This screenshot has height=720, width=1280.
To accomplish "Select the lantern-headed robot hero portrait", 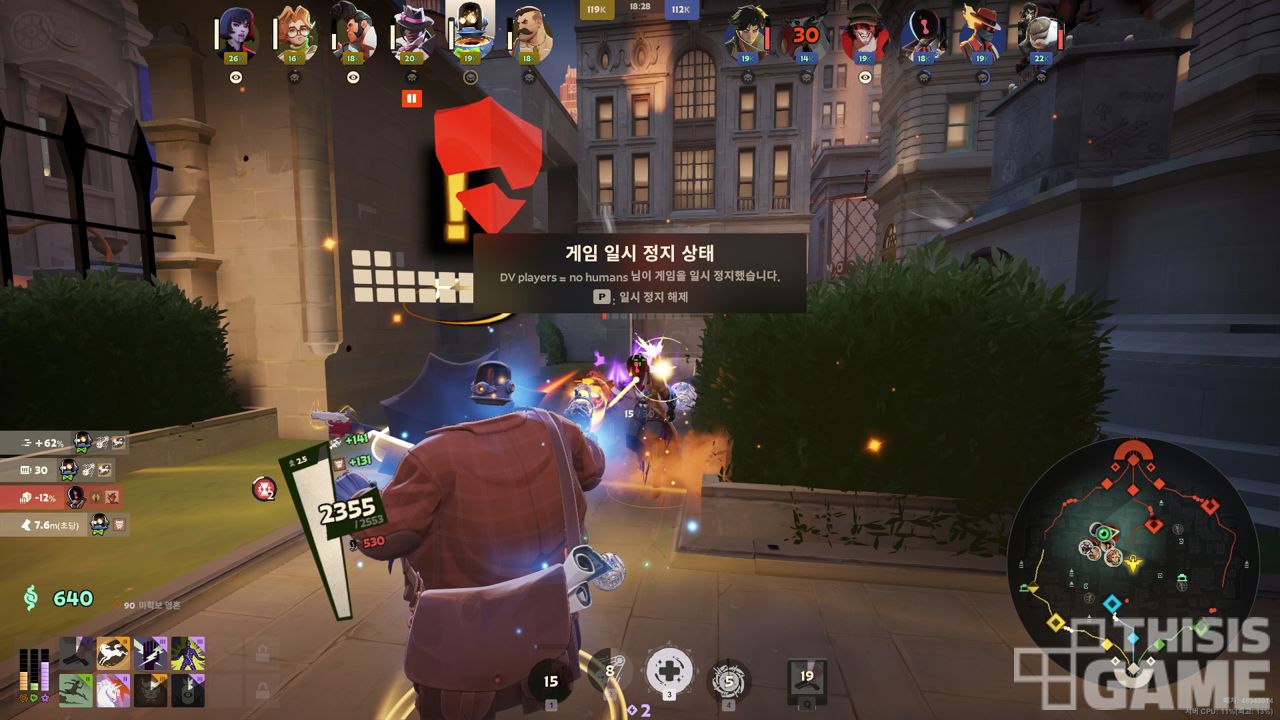I will (x=470, y=30).
